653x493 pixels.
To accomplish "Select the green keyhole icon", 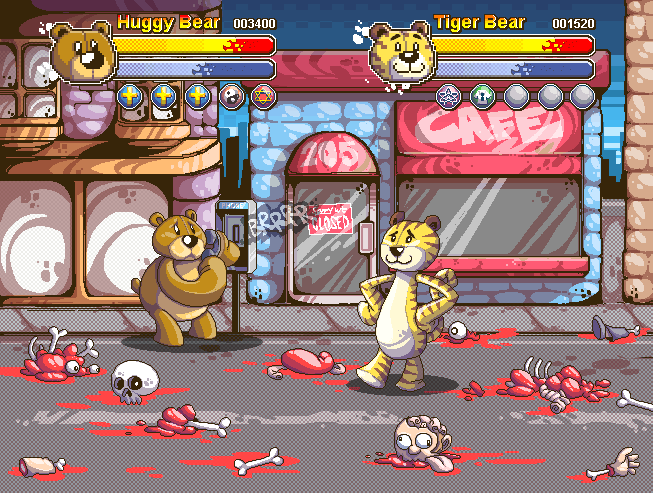I will (482, 96).
